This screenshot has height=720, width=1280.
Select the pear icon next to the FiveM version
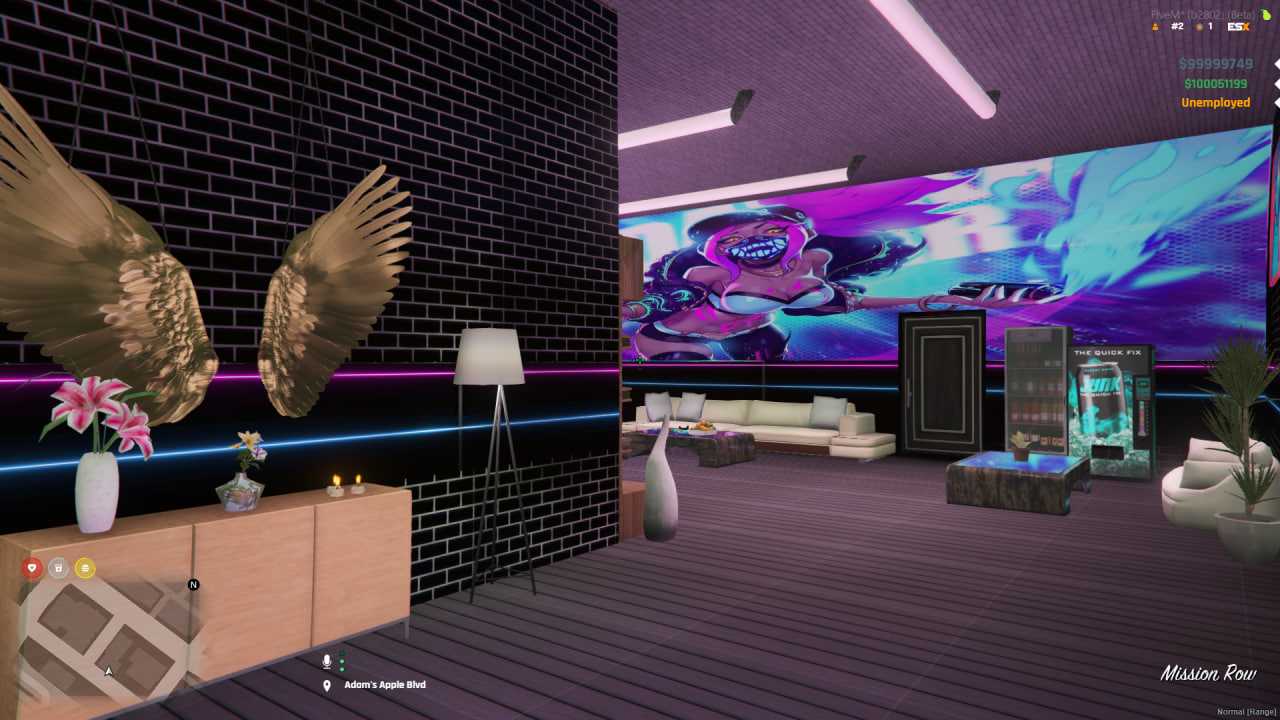[1265, 15]
